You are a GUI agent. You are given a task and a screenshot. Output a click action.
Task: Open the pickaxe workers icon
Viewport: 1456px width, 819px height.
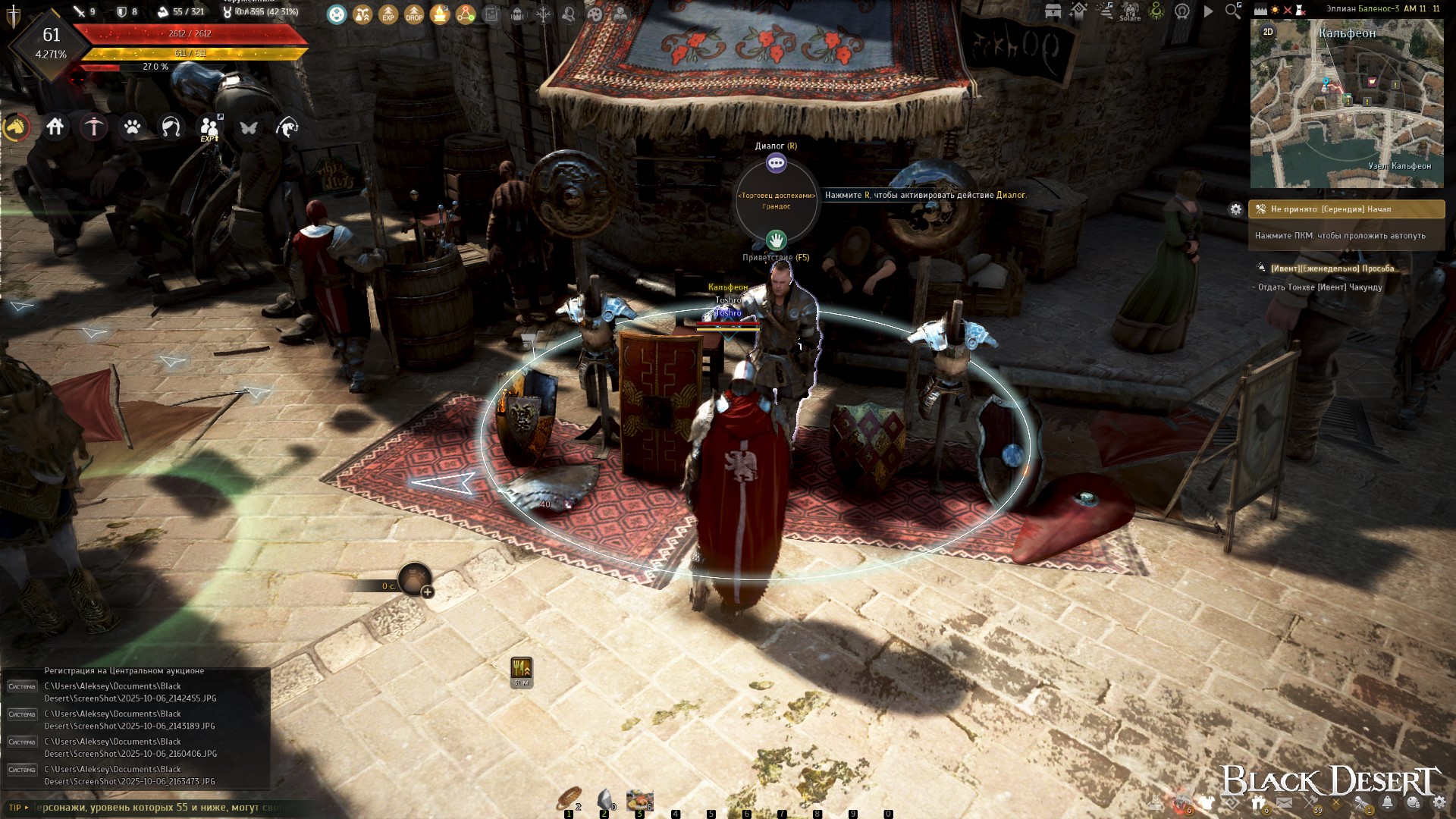coord(94,127)
